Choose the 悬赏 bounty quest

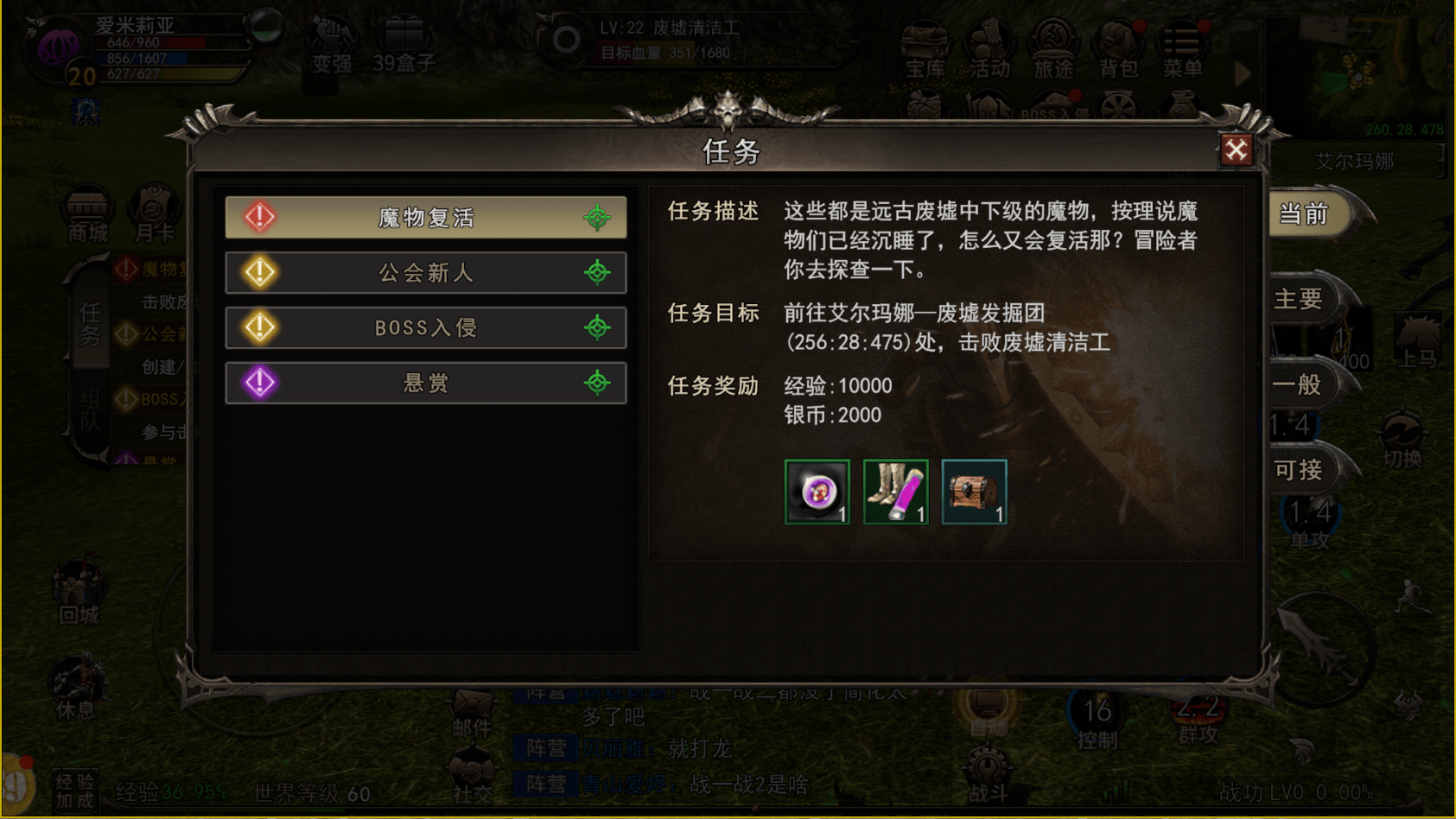[x=425, y=383]
